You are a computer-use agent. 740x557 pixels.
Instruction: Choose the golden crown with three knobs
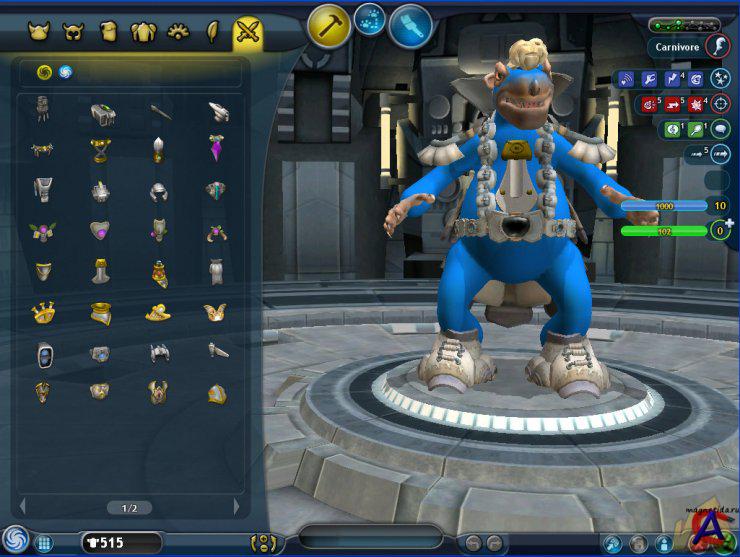[x=42, y=312]
